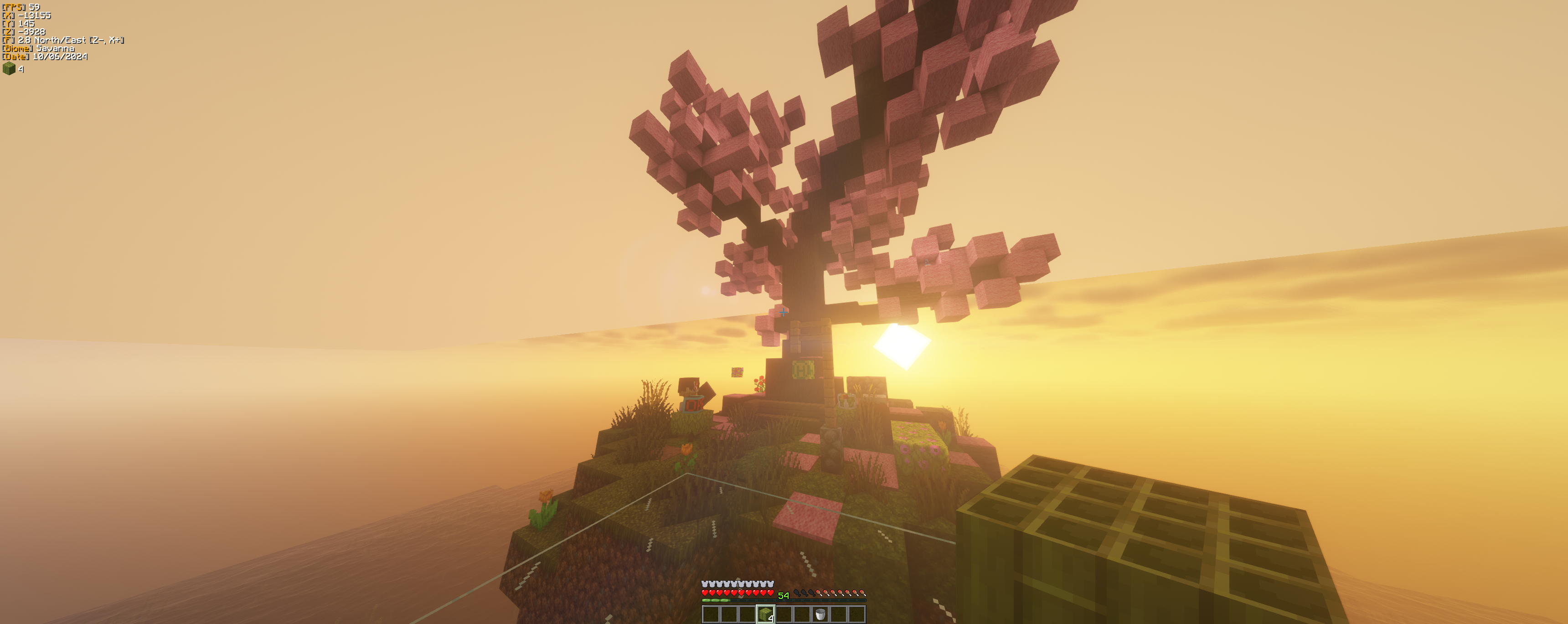
Task: Select the empty bucket hotbar slot
Action: [x=820, y=614]
